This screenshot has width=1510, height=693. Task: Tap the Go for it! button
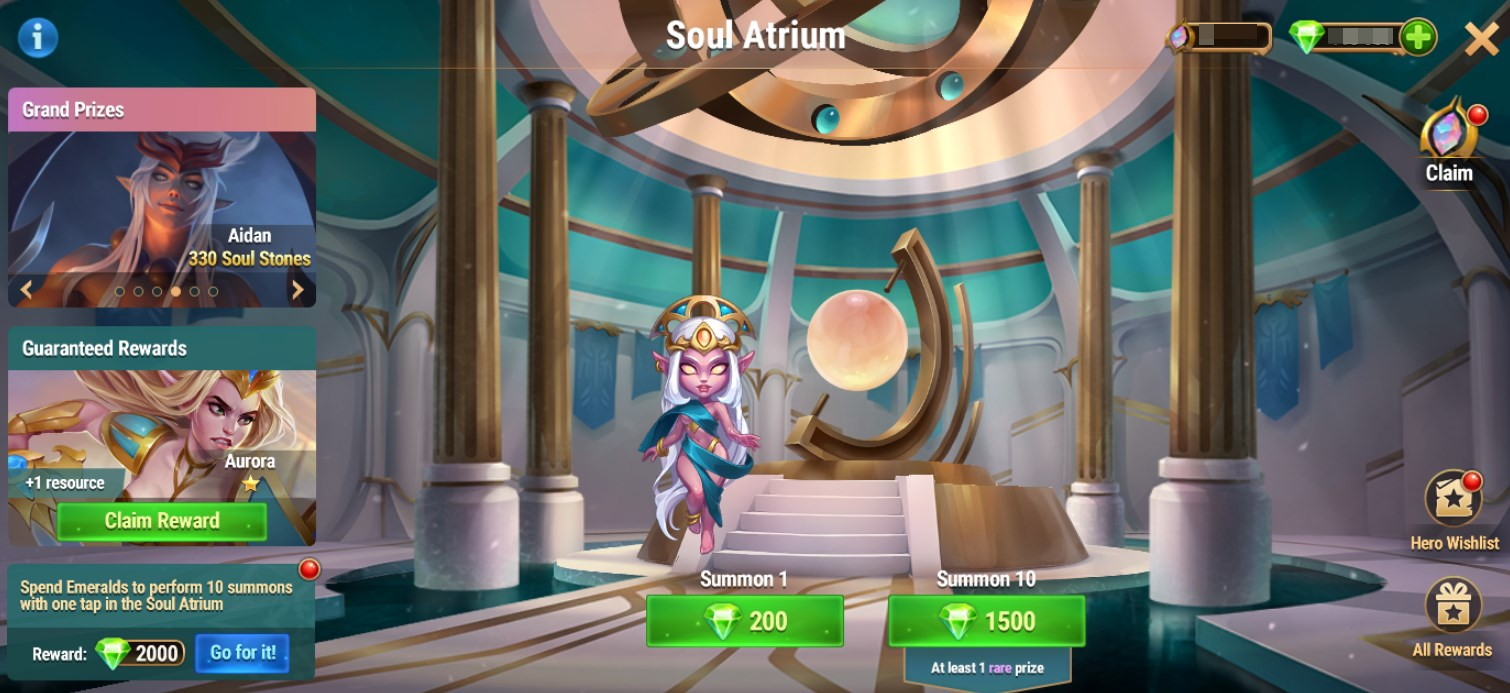pyautogui.click(x=242, y=653)
